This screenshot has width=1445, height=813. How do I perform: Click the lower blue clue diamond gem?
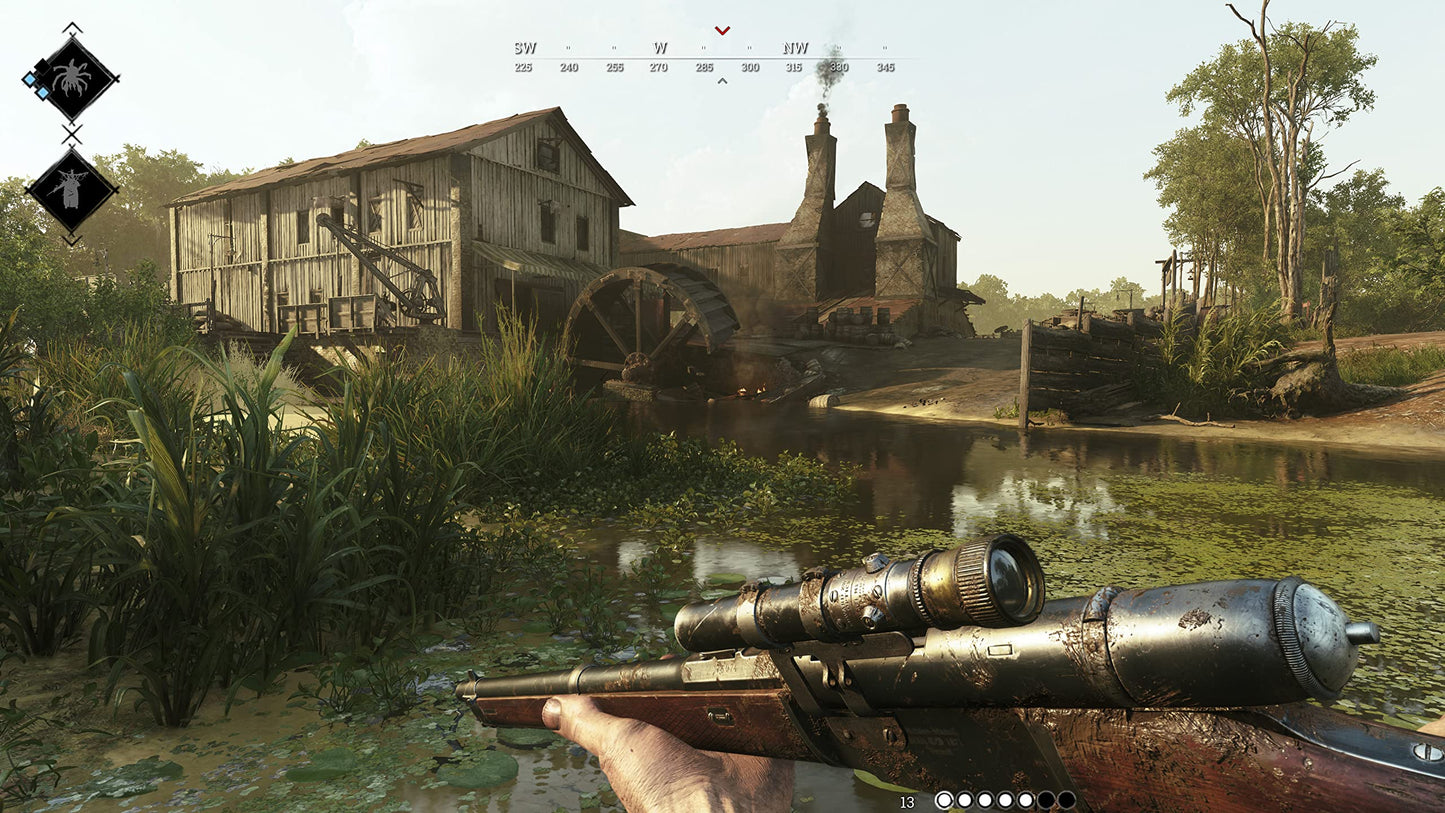42,92
